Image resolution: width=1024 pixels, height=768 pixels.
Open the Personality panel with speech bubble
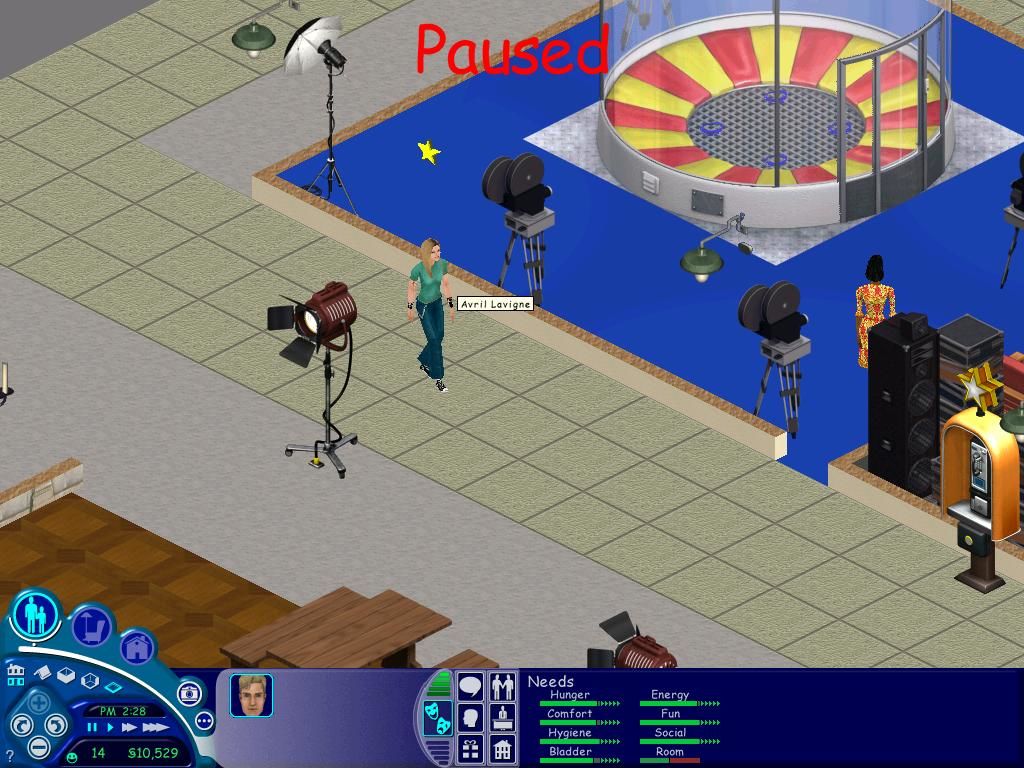click(x=470, y=686)
